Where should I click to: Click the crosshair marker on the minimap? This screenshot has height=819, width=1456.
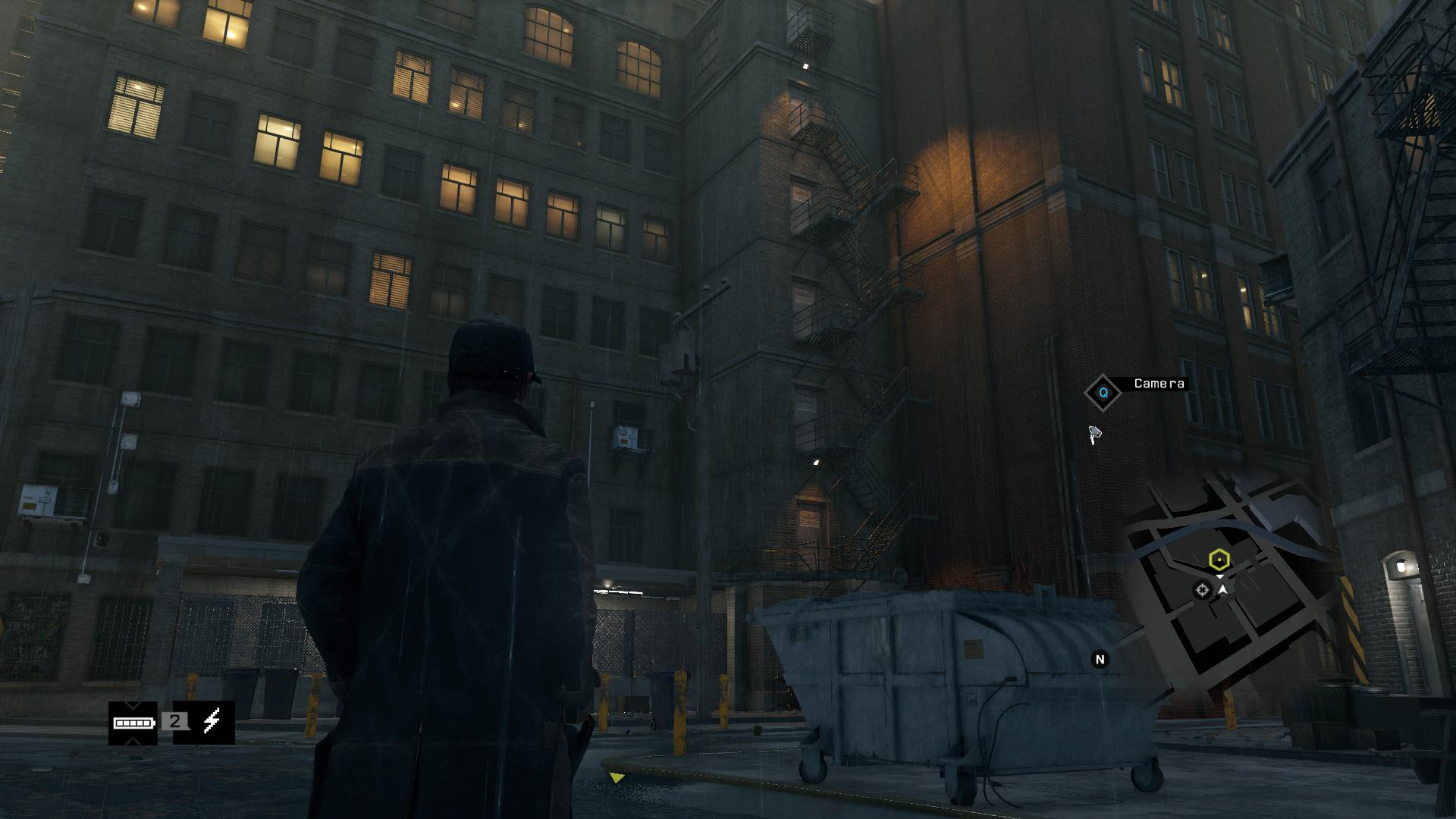(1202, 590)
